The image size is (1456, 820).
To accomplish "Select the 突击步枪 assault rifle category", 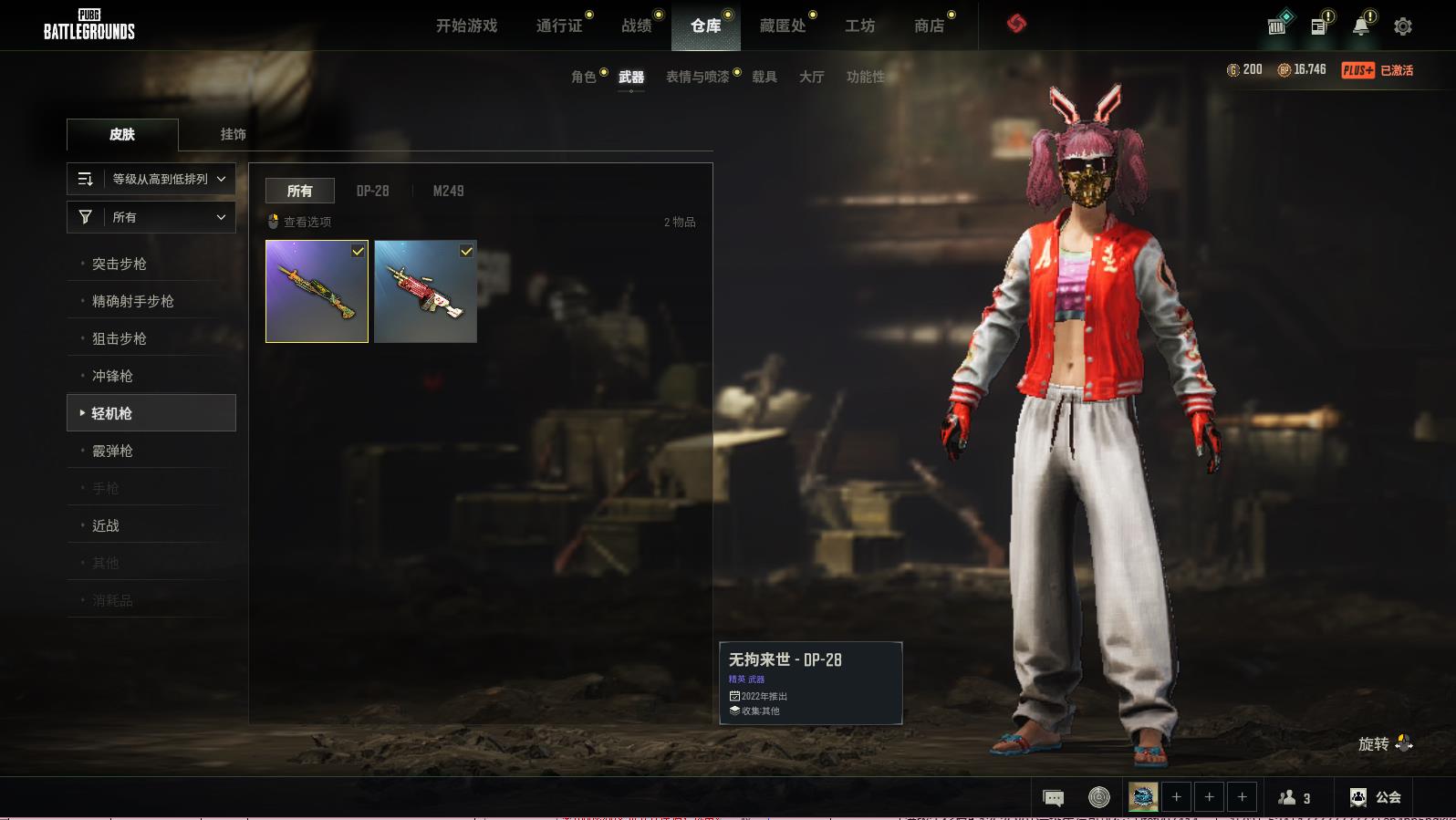I will (120, 264).
